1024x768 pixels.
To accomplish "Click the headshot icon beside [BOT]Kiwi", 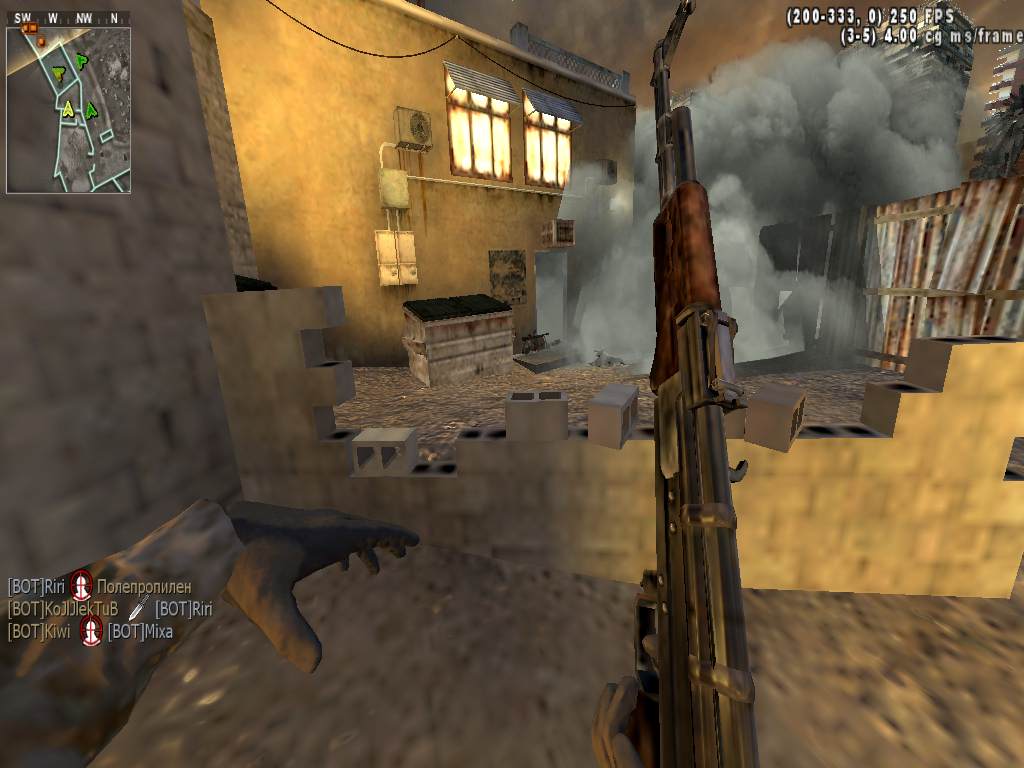I will click(x=91, y=631).
